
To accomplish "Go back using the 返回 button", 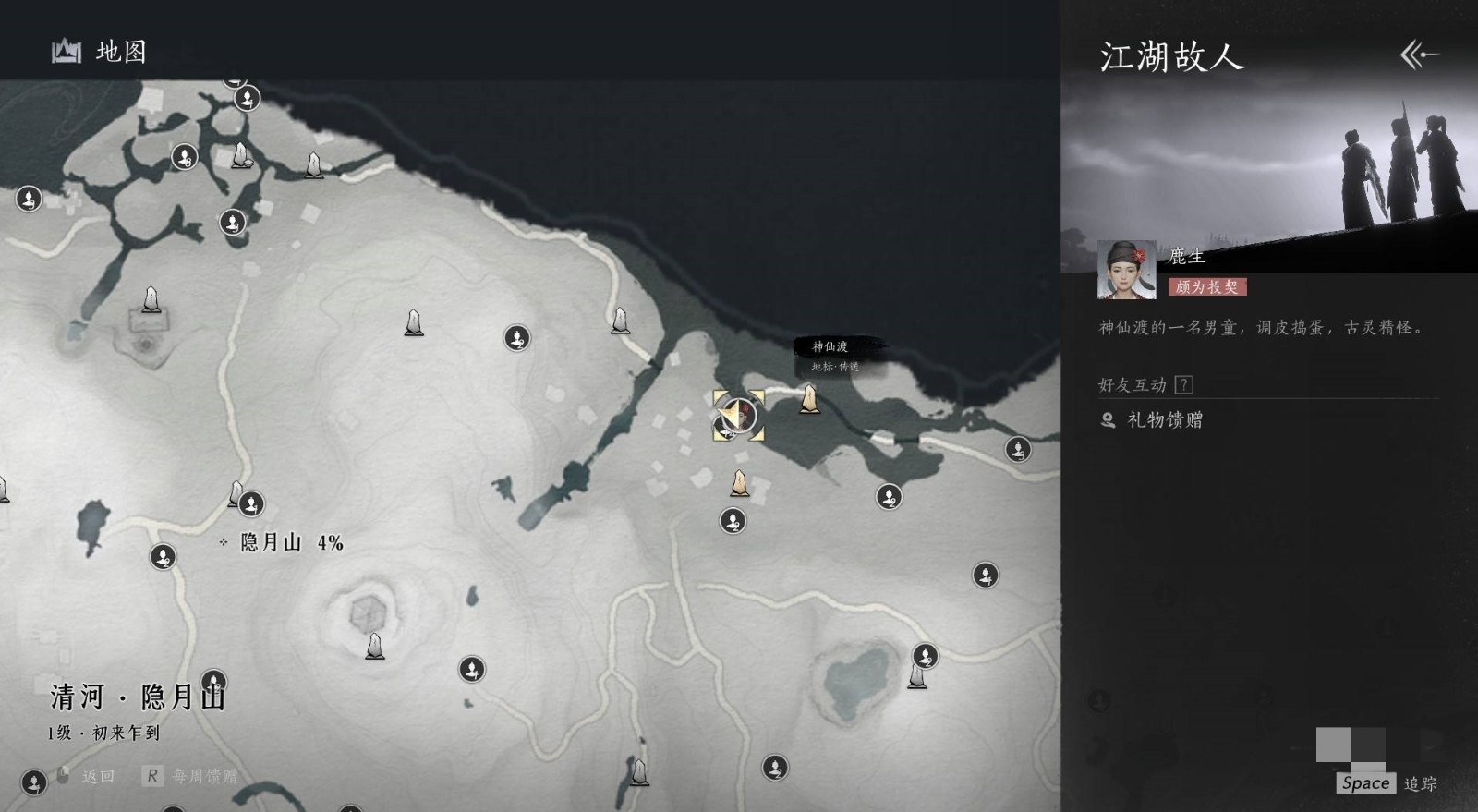I will (x=88, y=776).
